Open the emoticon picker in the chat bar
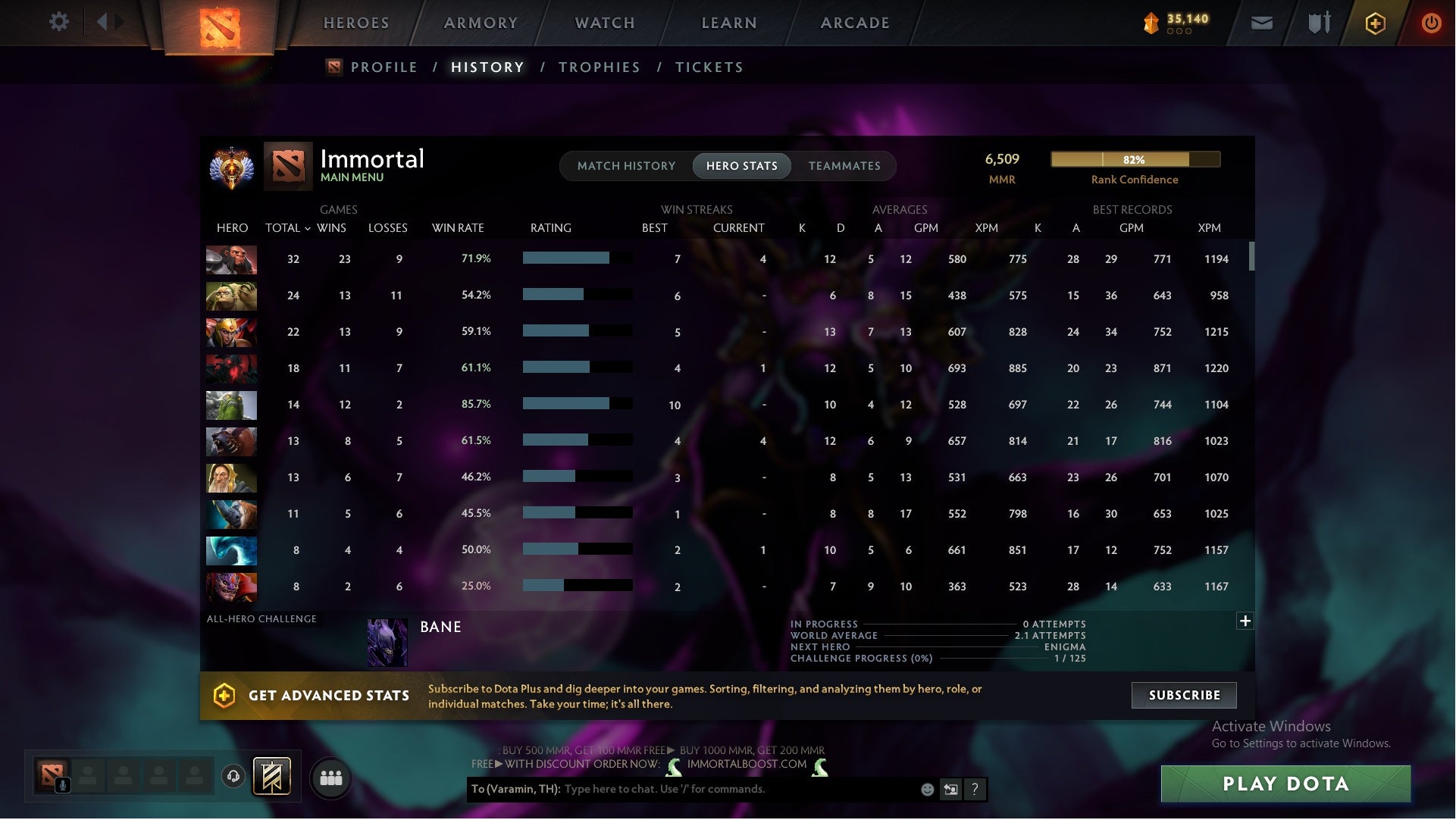The height and width of the screenshot is (820, 1456). click(x=926, y=789)
